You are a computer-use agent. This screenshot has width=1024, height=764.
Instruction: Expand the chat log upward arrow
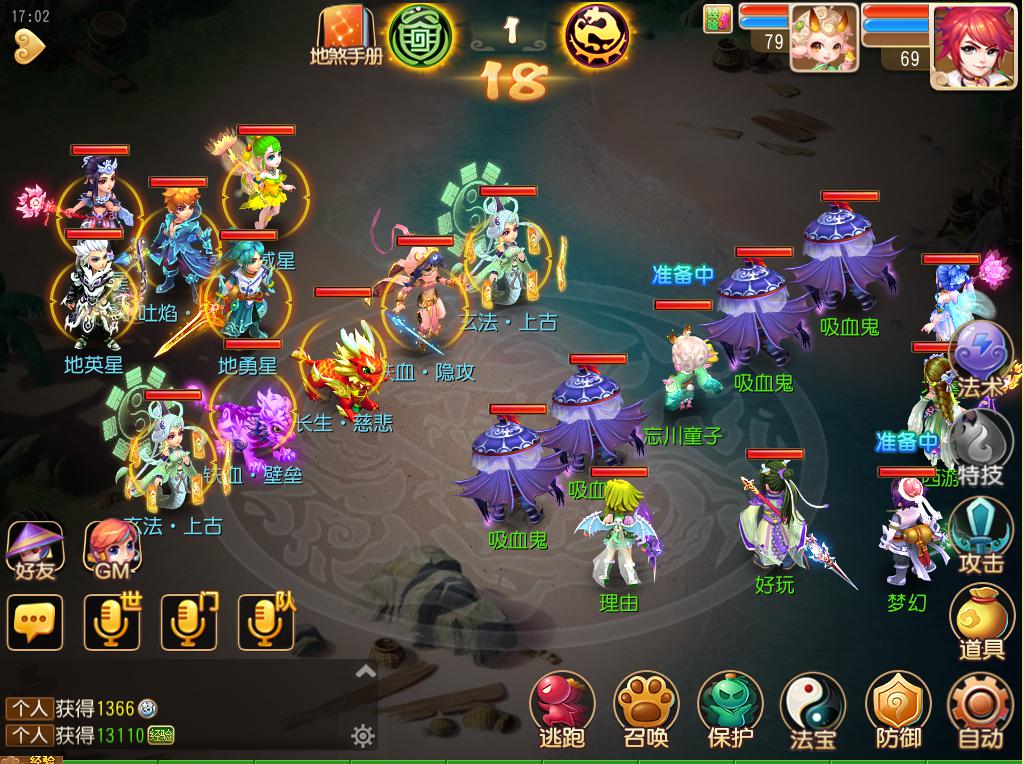coord(366,672)
